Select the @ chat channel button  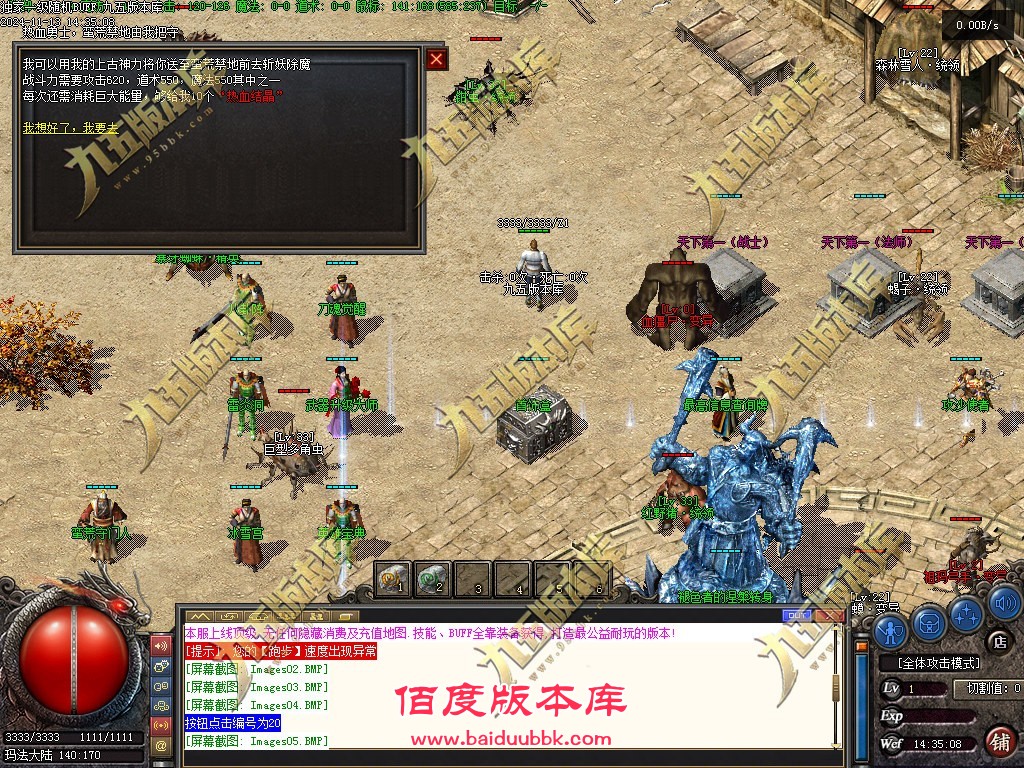pyautogui.click(x=160, y=745)
